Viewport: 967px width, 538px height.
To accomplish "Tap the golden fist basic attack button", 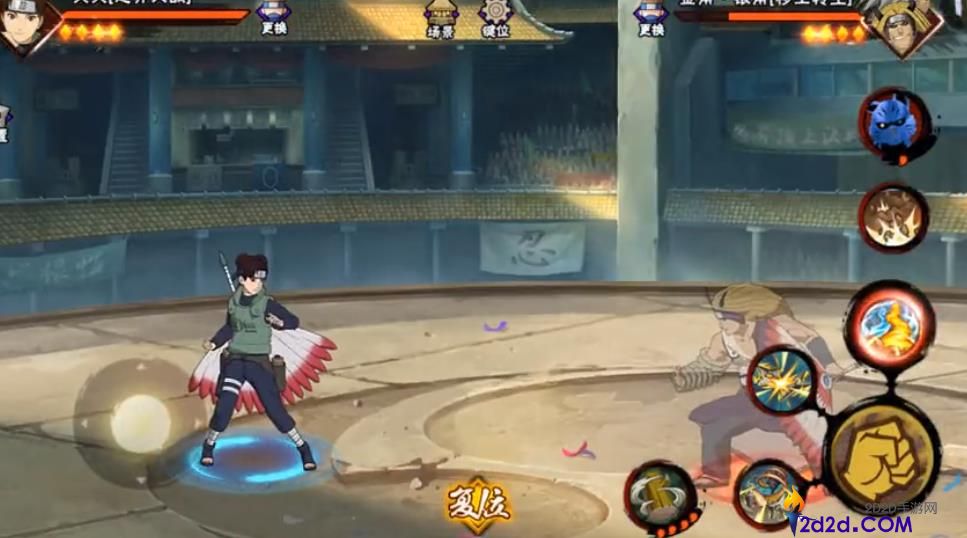I will (881, 453).
